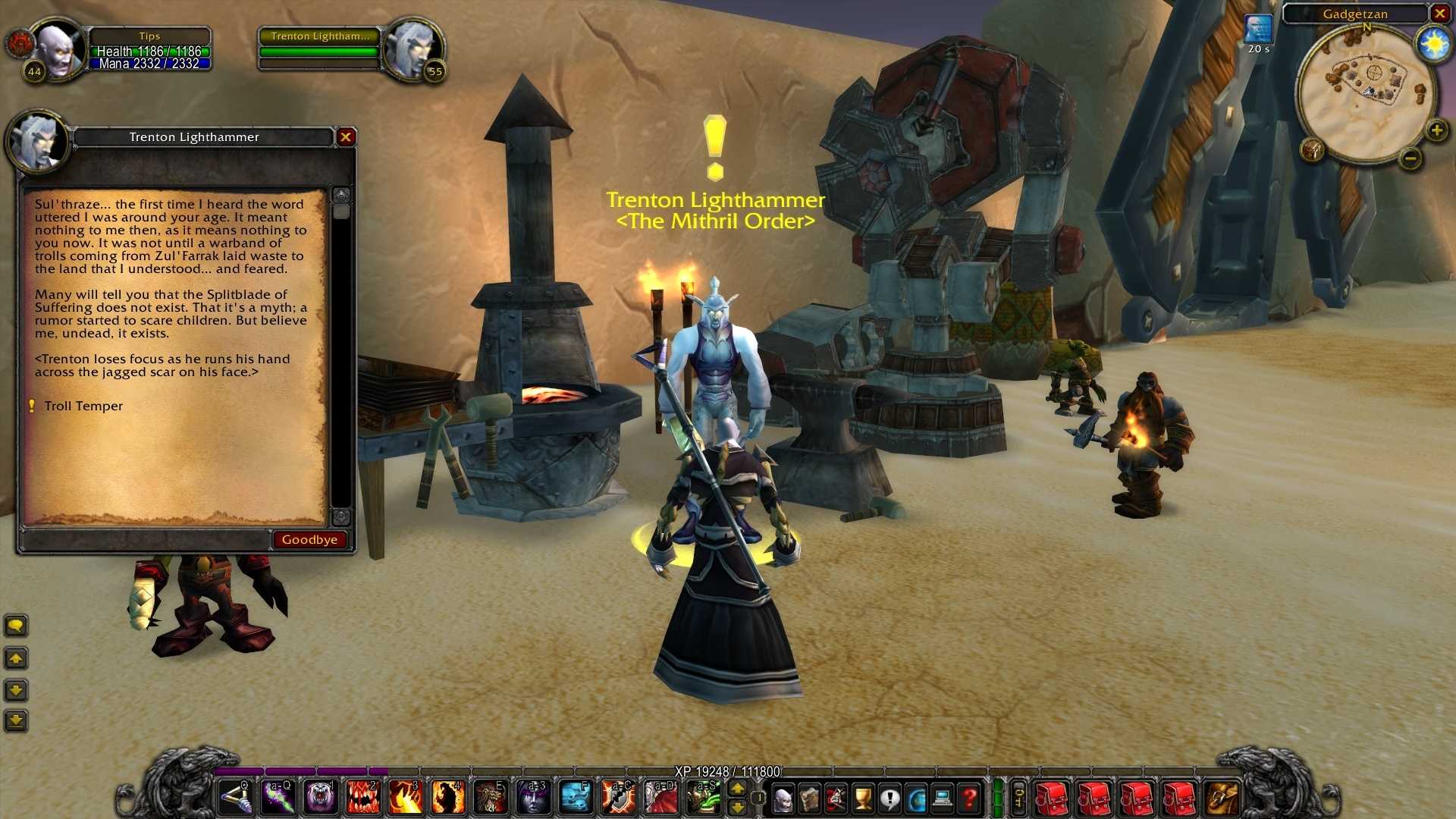Open the minimap tracking button
The width and height of the screenshot is (1456, 819).
click(1313, 149)
